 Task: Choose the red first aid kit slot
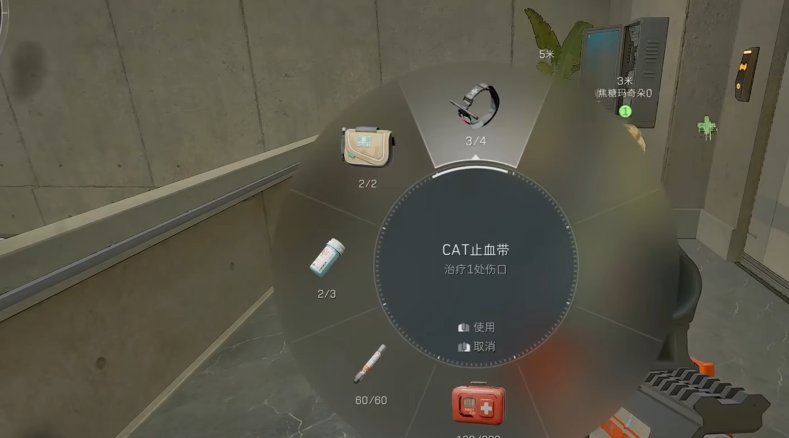478,406
